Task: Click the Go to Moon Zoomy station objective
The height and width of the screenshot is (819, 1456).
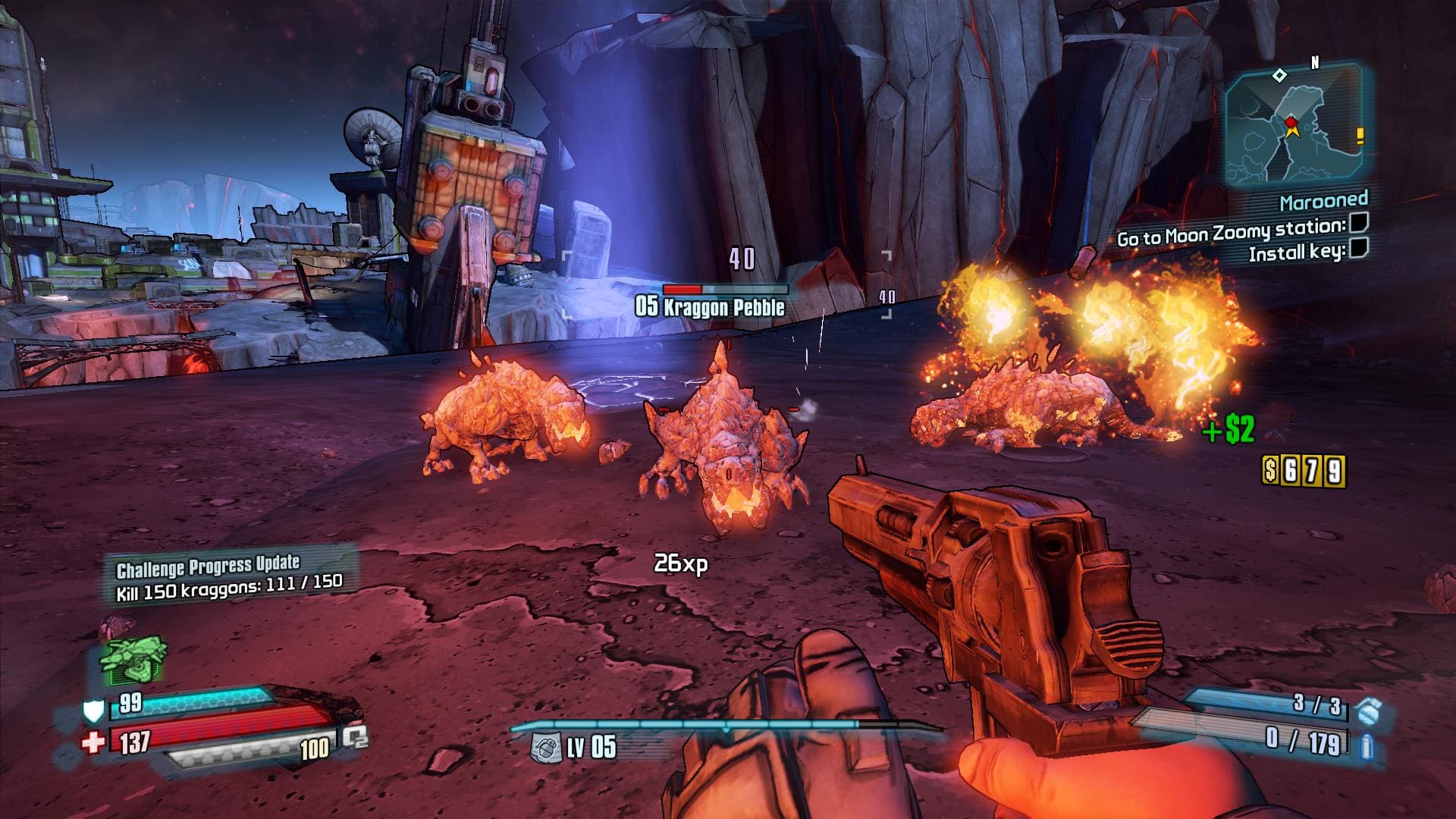Action: pos(1231,231)
